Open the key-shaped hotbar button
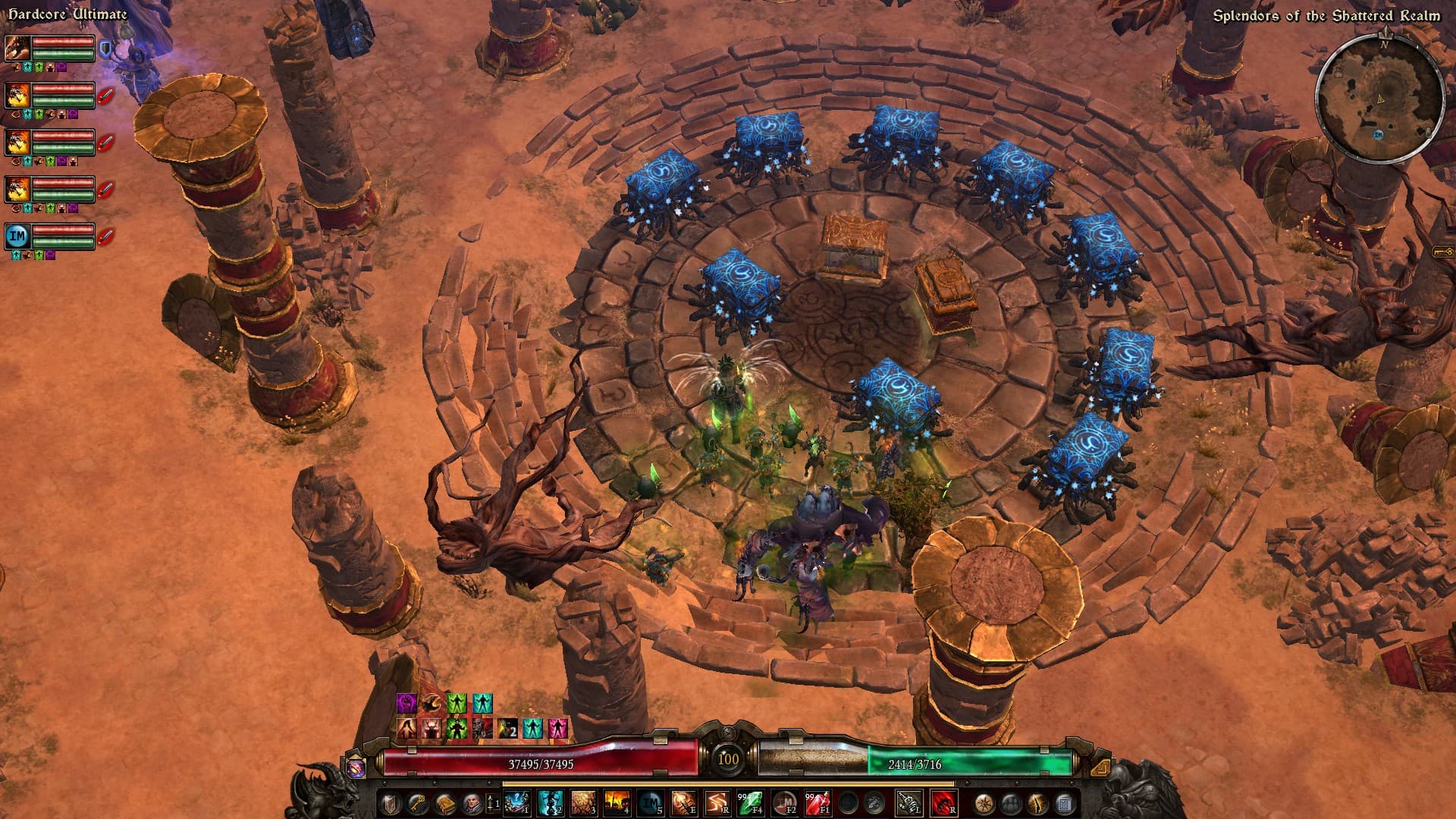 pyautogui.click(x=418, y=803)
